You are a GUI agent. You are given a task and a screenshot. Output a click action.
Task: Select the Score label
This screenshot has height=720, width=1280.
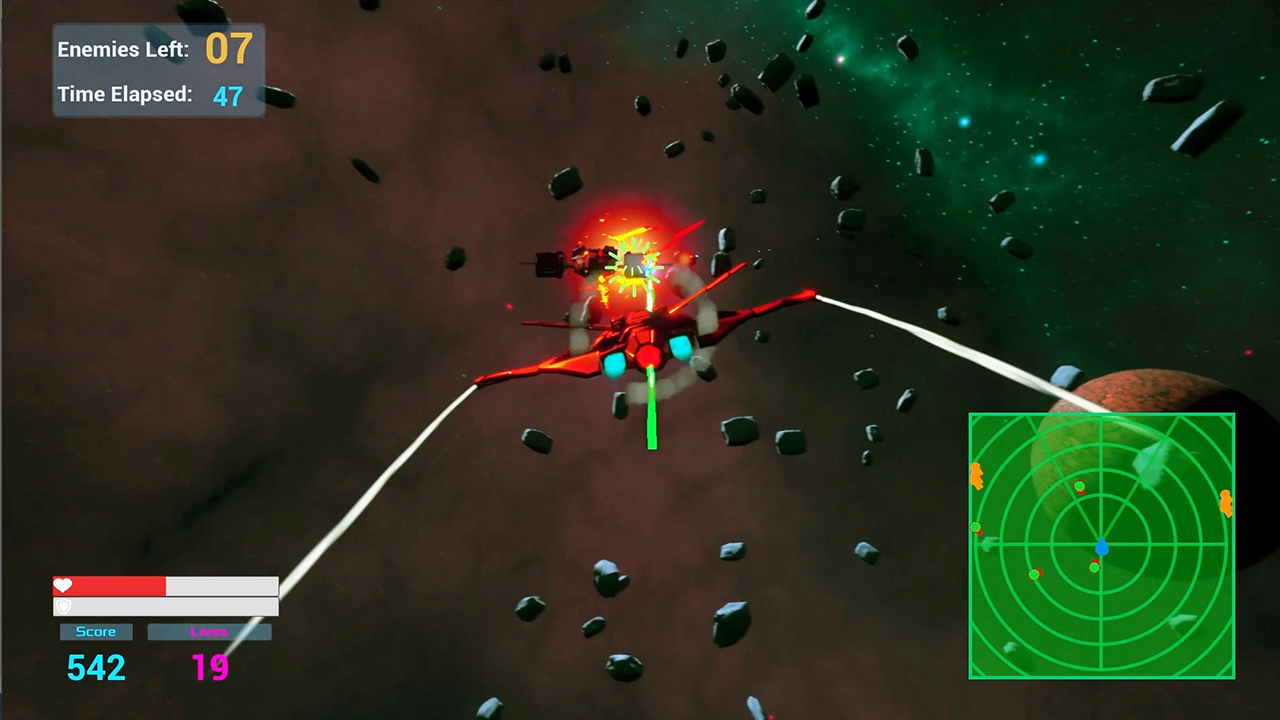click(x=95, y=631)
